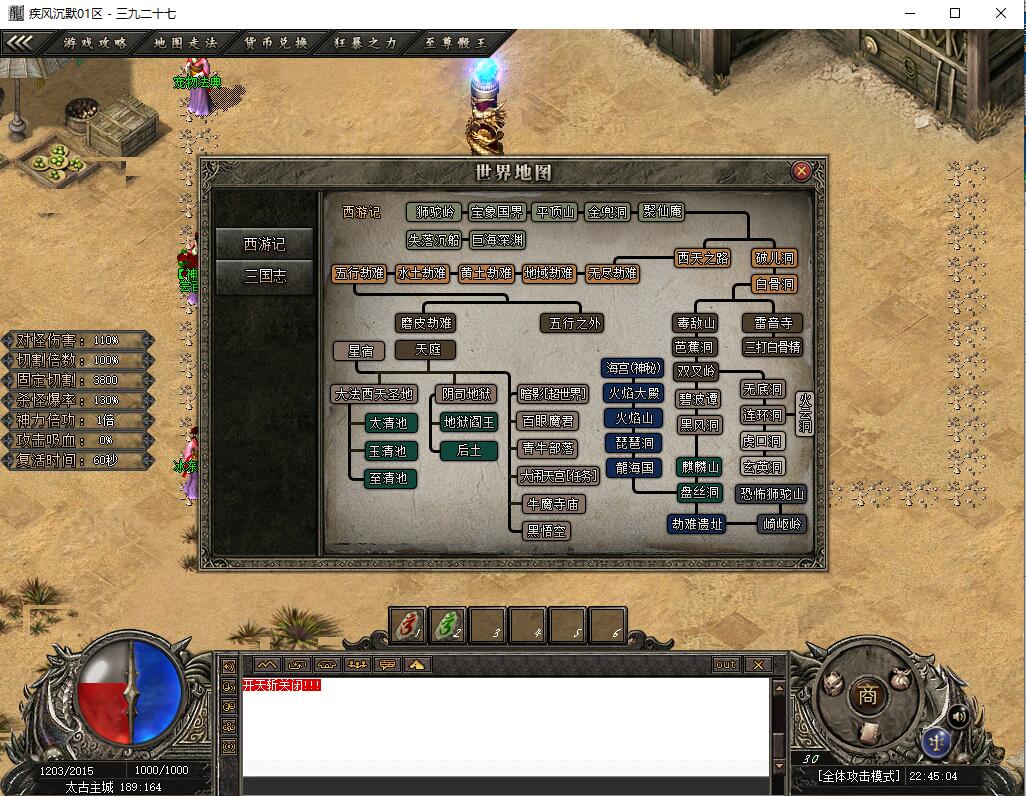The height and width of the screenshot is (796, 1026).
Task: Close the 世界地图 world map window
Action: click(x=801, y=171)
